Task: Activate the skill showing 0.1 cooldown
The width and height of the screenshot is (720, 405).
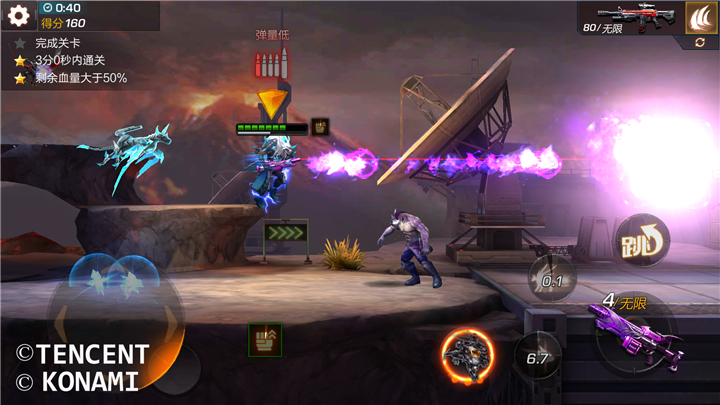Action: click(x=552, y=278)
